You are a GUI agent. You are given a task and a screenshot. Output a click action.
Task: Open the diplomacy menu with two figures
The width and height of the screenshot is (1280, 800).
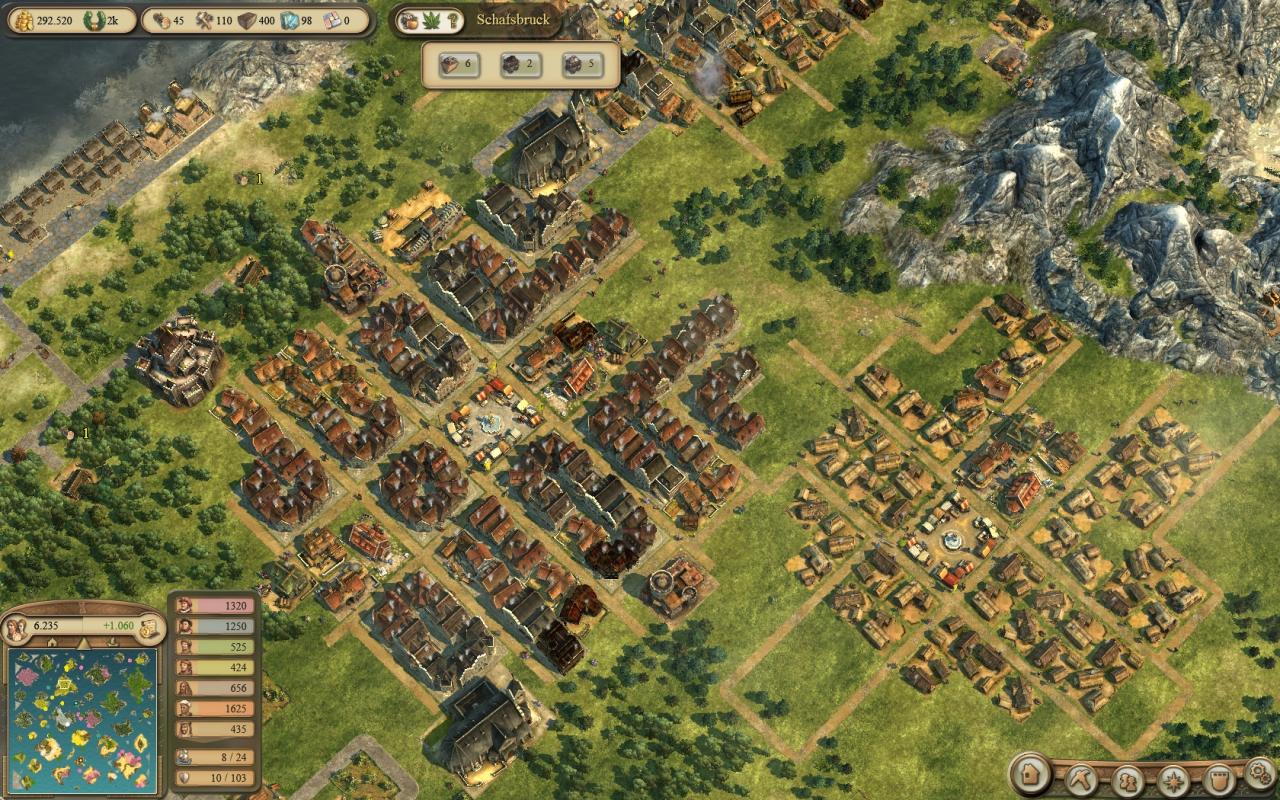[1129, 779]
